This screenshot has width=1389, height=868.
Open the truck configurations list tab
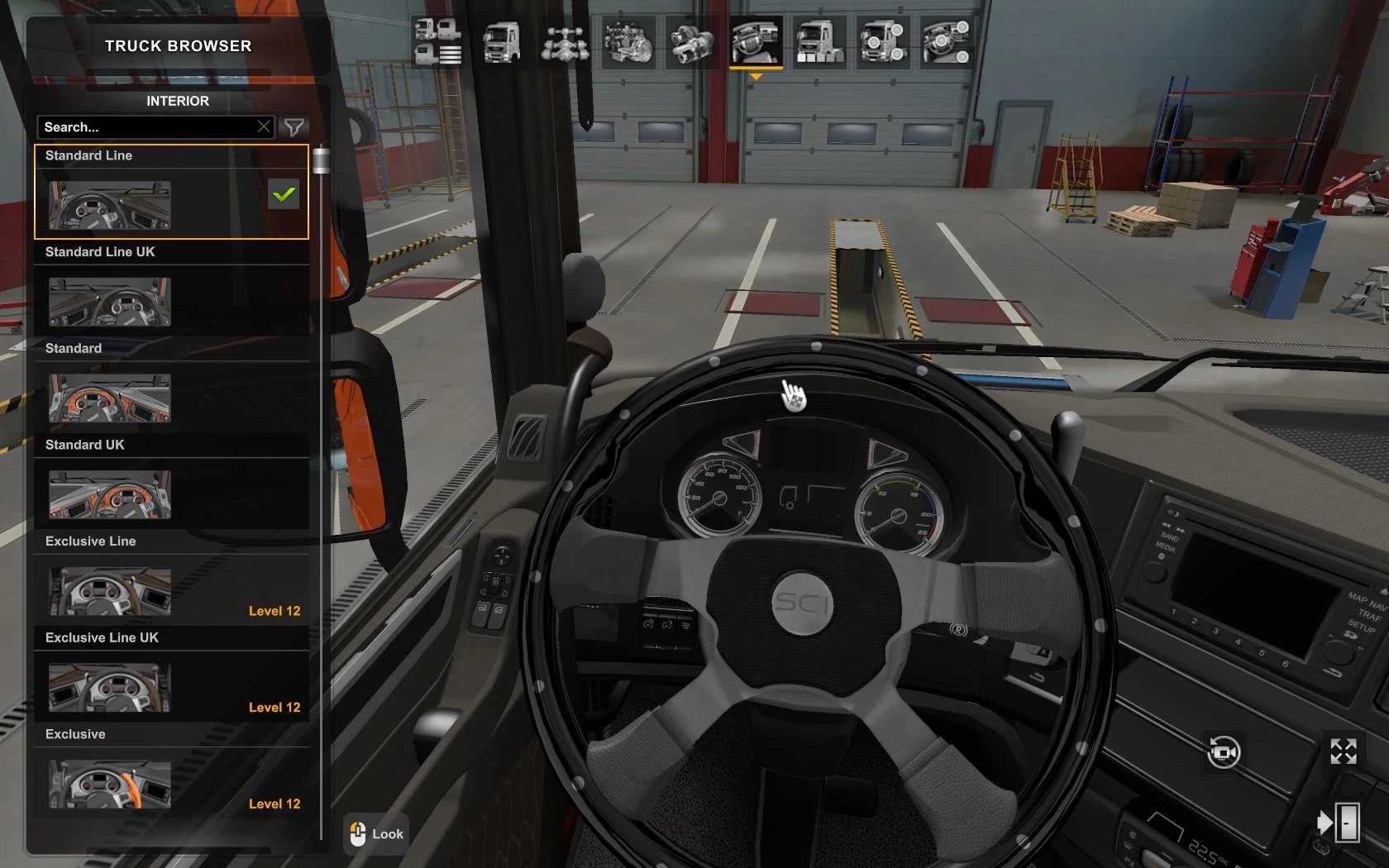[437, 41]
